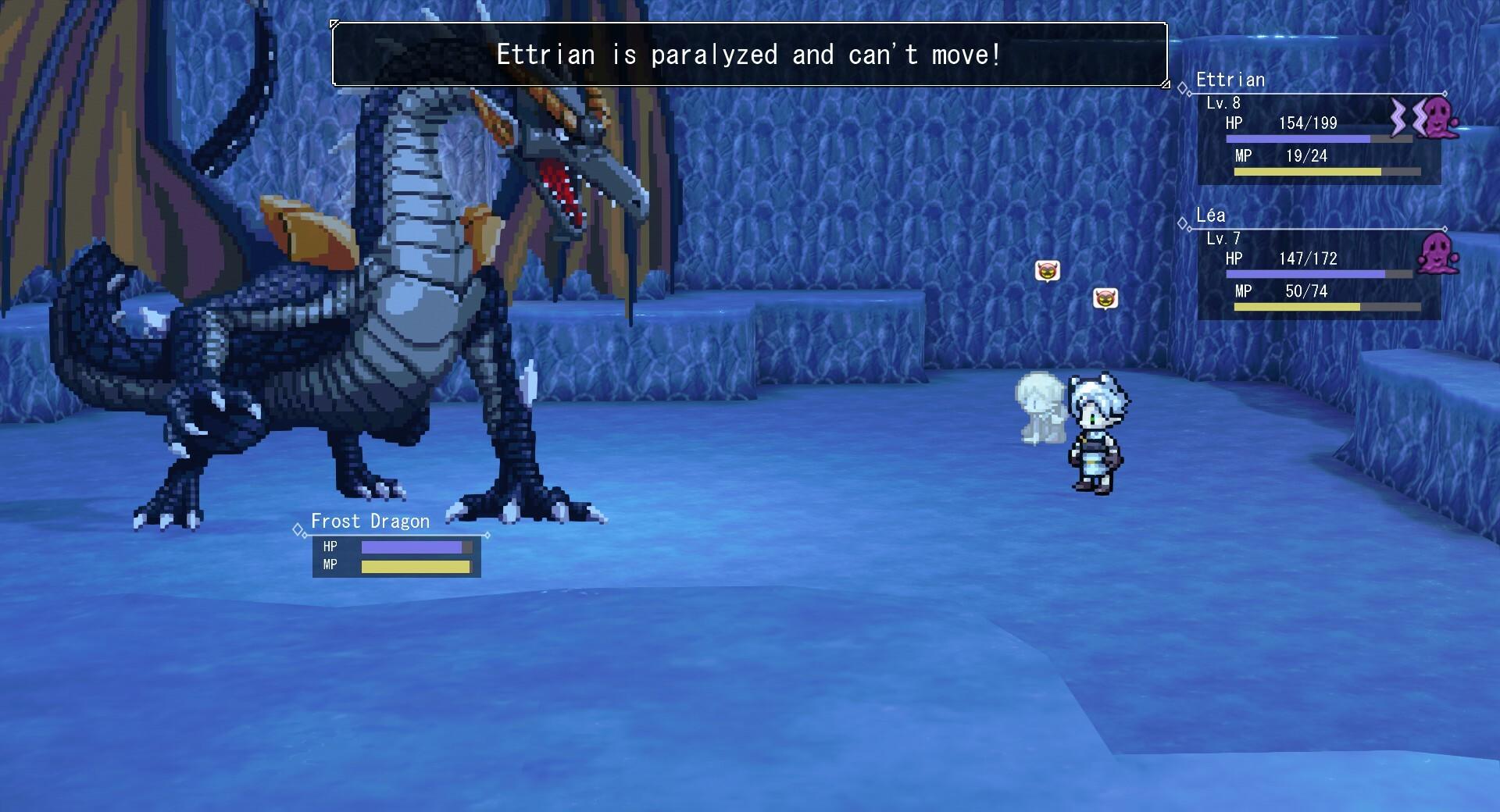Viewport: 1500px width, 812px height.
Task: Click the Frost Dragon name label
Action: [370, 521]
